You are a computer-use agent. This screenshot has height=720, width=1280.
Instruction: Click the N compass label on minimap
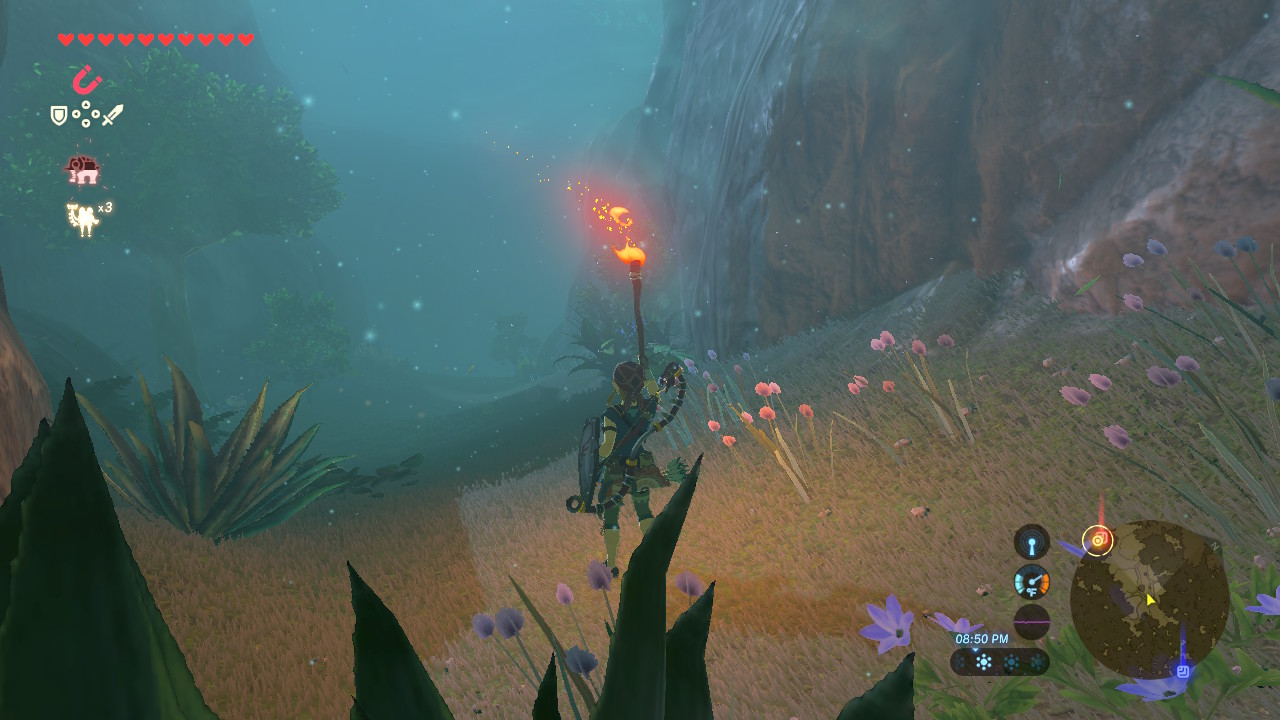(x=1214, y=546)
